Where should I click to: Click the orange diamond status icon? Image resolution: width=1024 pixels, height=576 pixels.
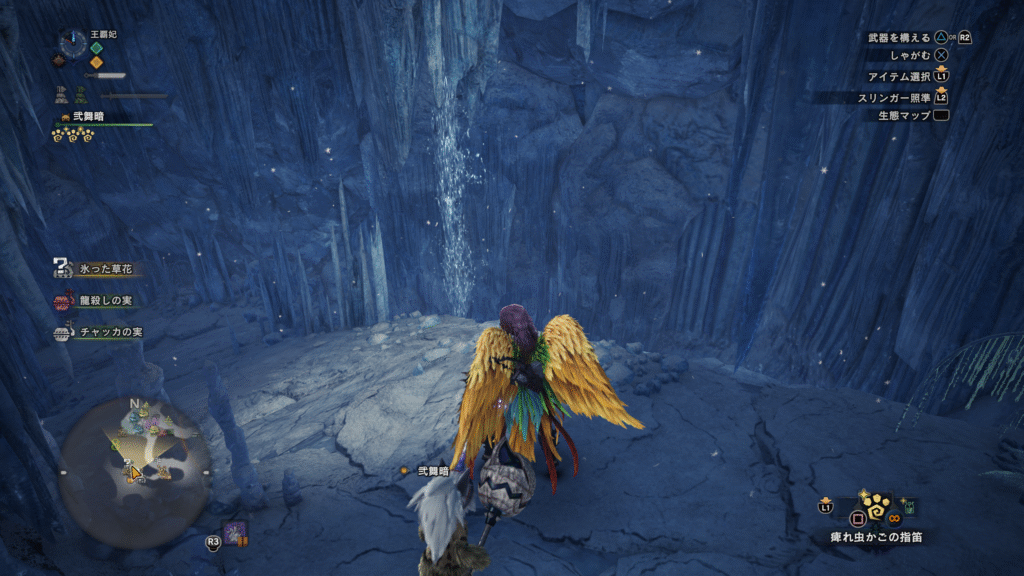click(97, 62)
